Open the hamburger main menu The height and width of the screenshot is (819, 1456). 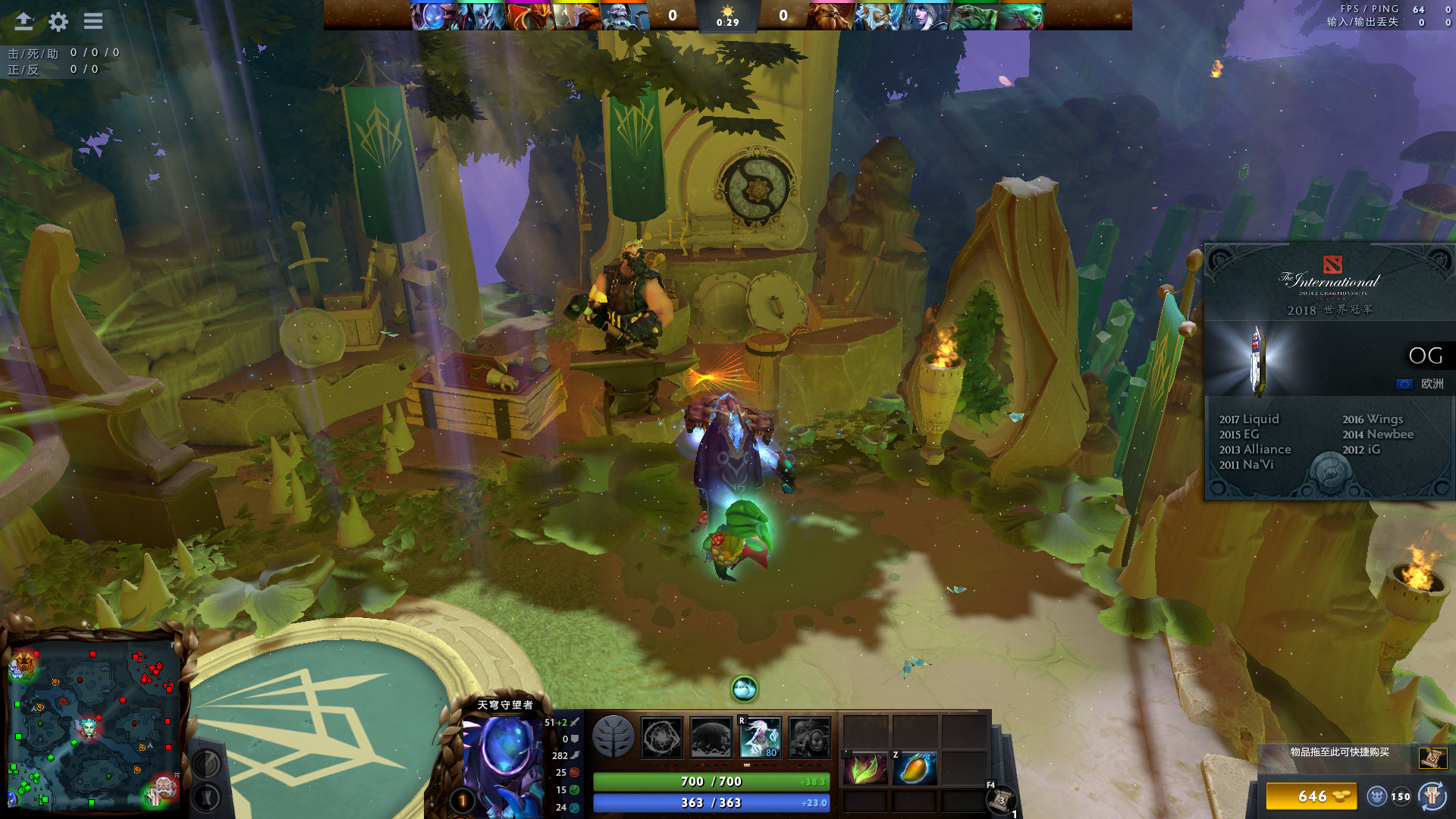click(93, 21)
